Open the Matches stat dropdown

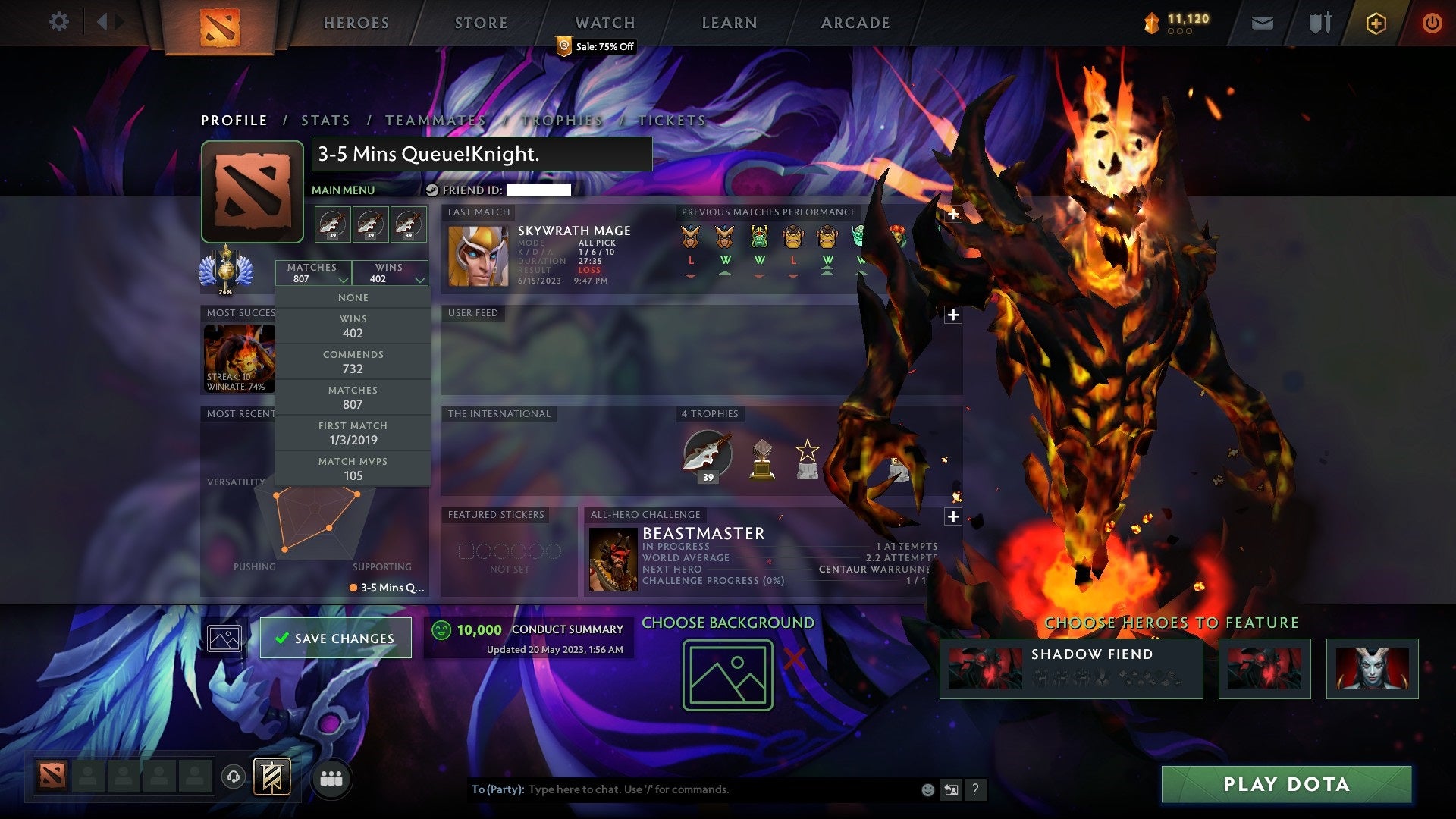[x=313, y=273]
